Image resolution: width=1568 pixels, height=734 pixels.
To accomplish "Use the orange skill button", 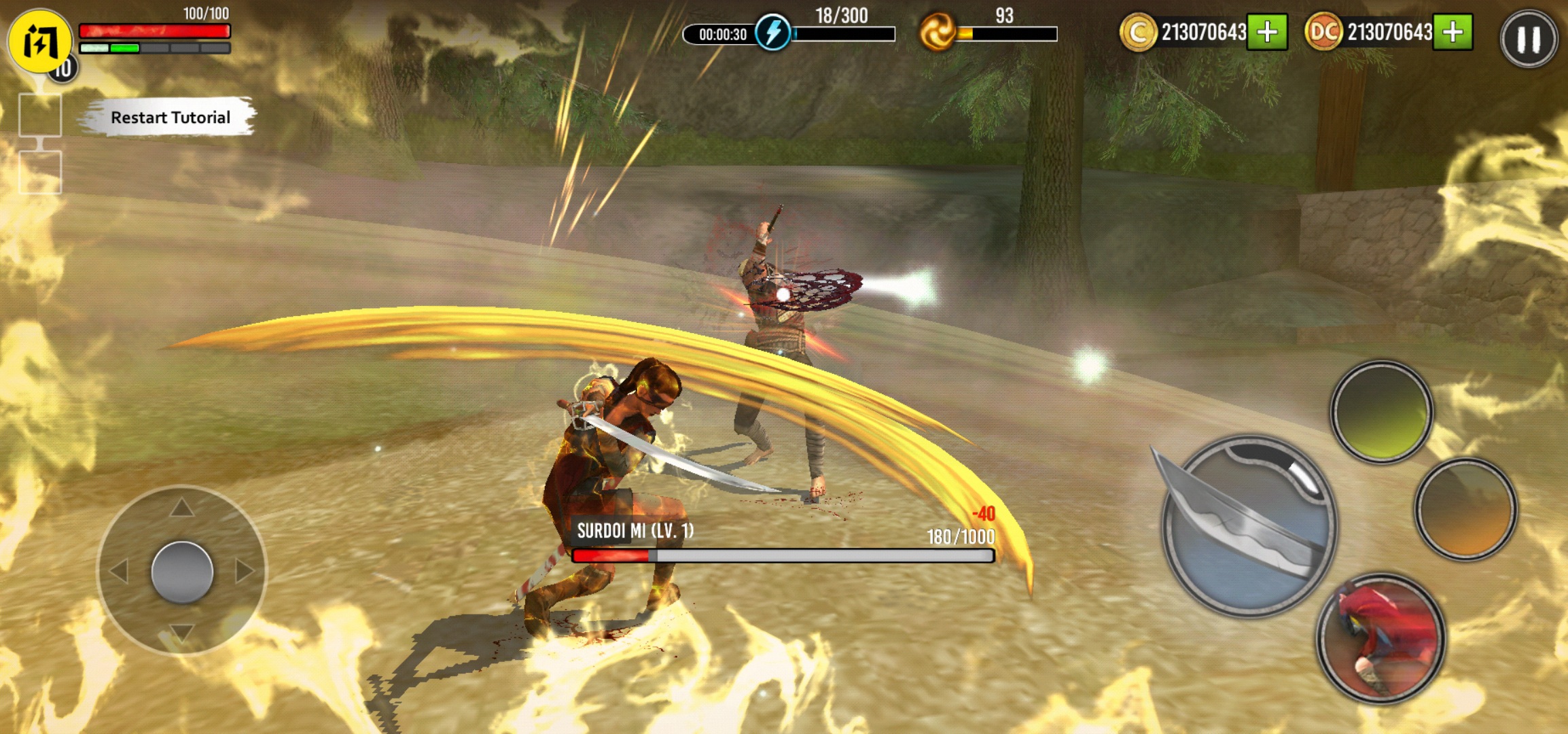I will pyautogui.click(x=1465, y=509).
